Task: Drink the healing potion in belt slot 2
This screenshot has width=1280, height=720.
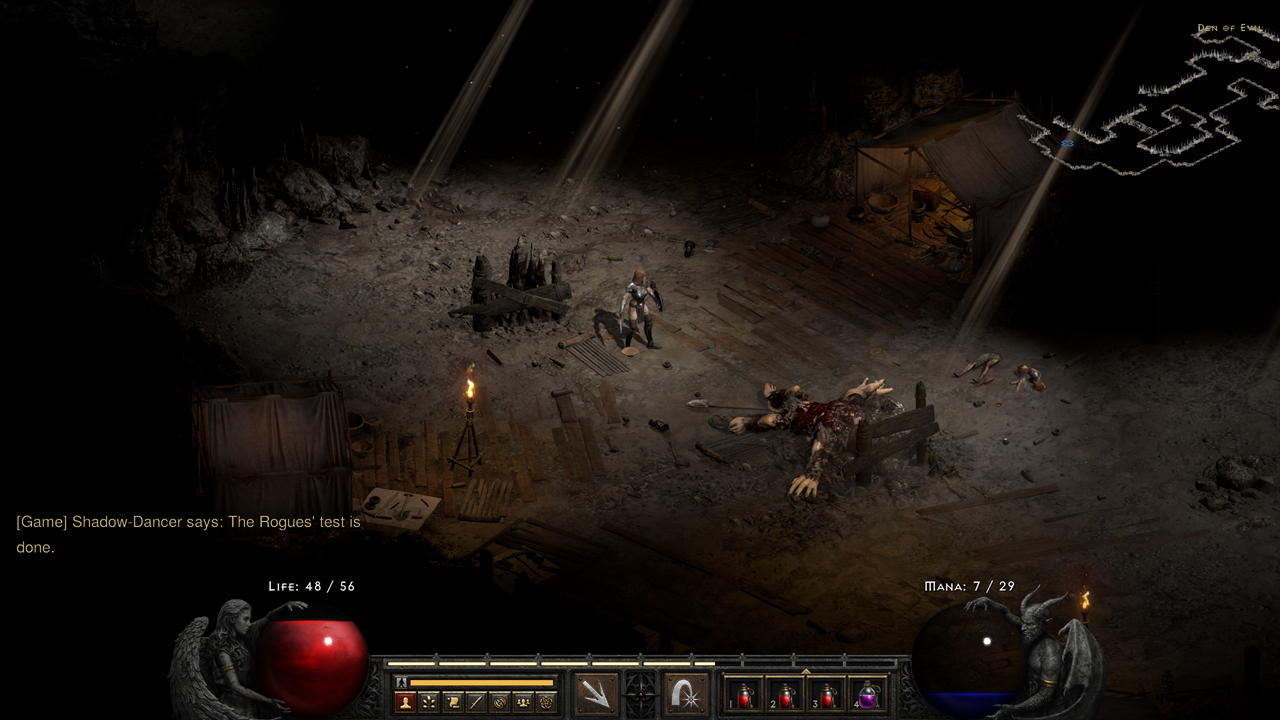Action: pyautogui.click(x=785, y=697)
